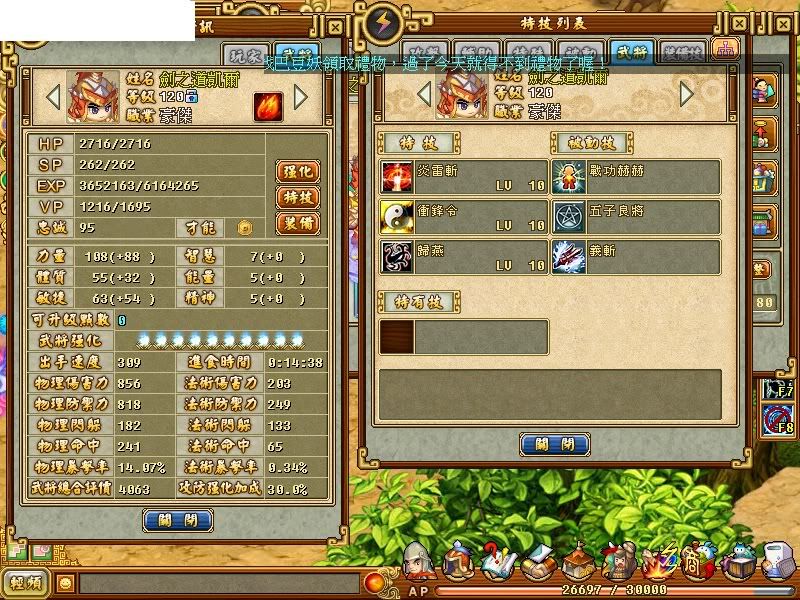Image resolution: width=800 pixels, height=600 pixels.
Task: Select the 戰功赫赫 passive skill
Action: point(636,177)
